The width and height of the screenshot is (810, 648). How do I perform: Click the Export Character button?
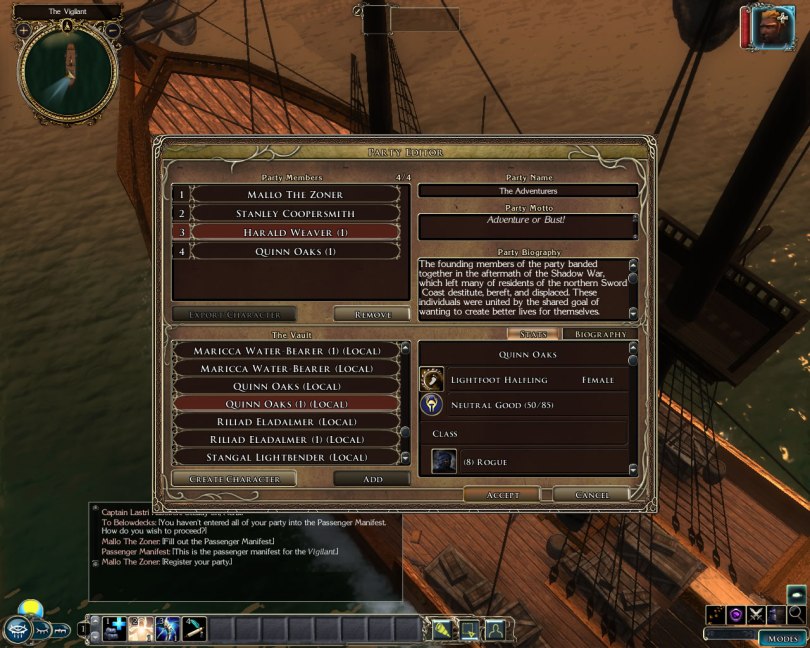click(x=234, y=314)
